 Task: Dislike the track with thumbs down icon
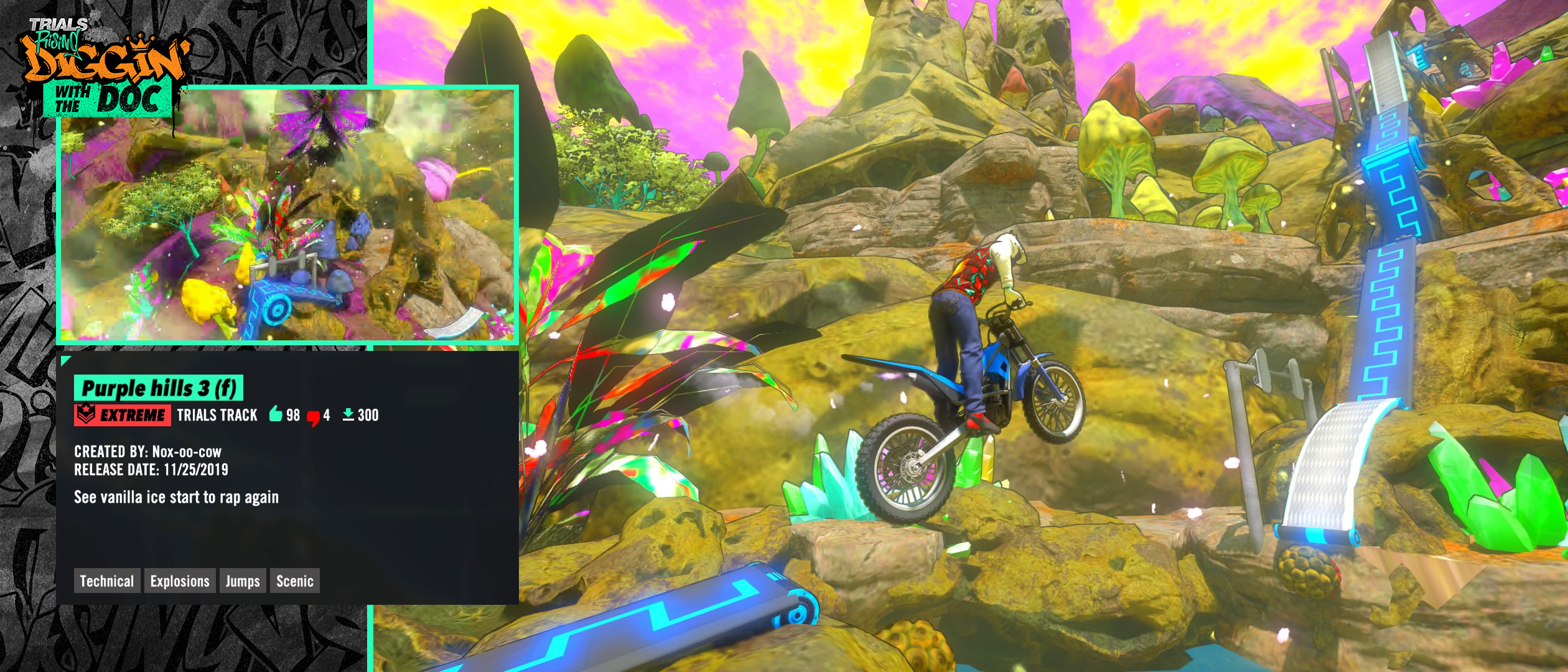(x=314, y=417)
